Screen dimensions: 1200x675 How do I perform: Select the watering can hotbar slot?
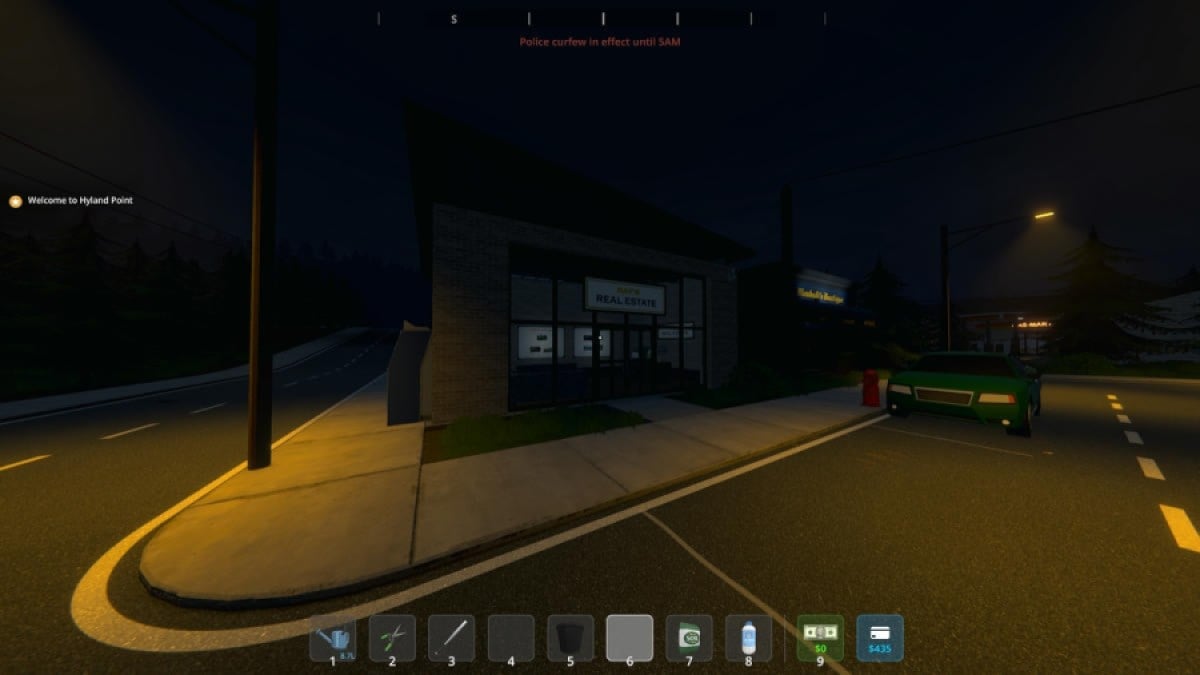[x=333, y=638]
